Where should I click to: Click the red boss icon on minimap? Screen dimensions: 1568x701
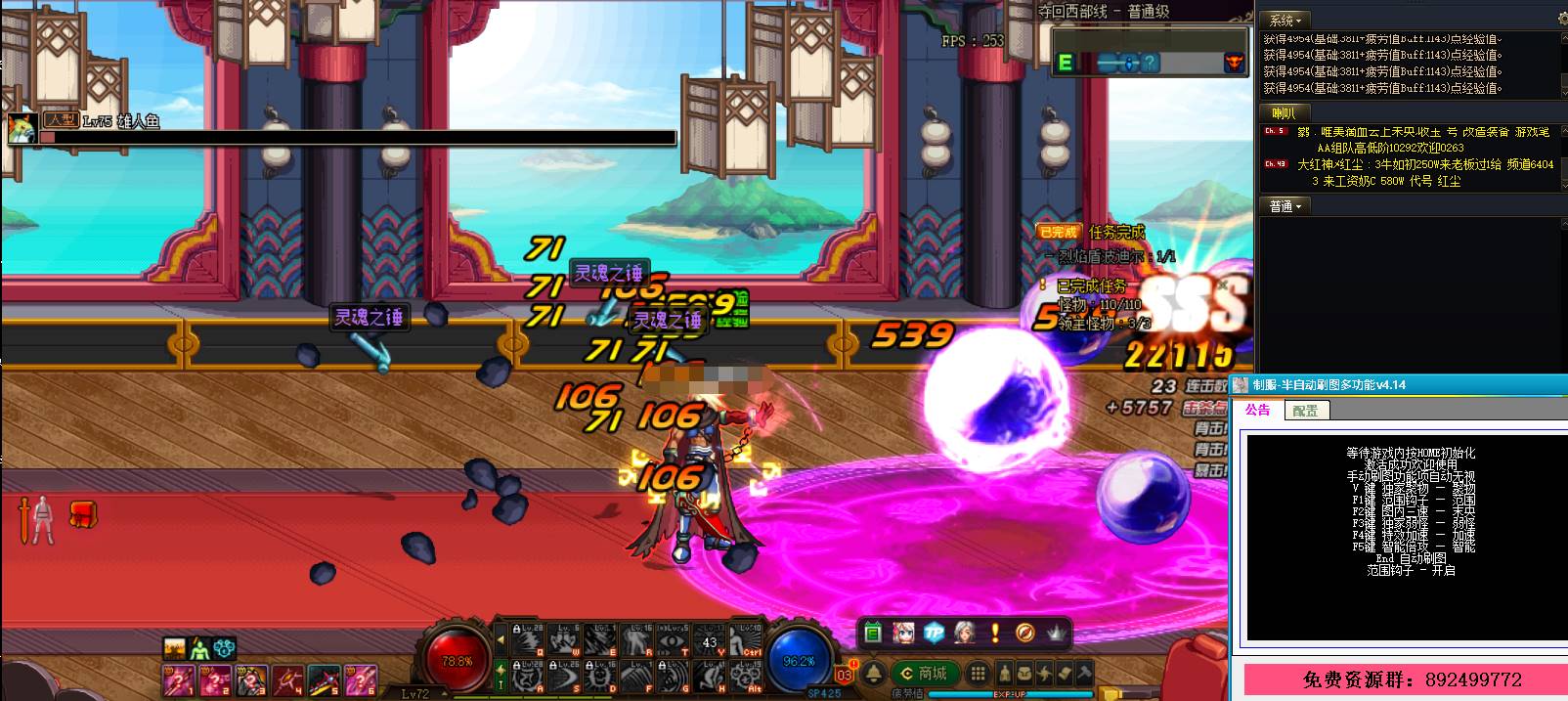pyautogui.click(x=1234, y=63)
